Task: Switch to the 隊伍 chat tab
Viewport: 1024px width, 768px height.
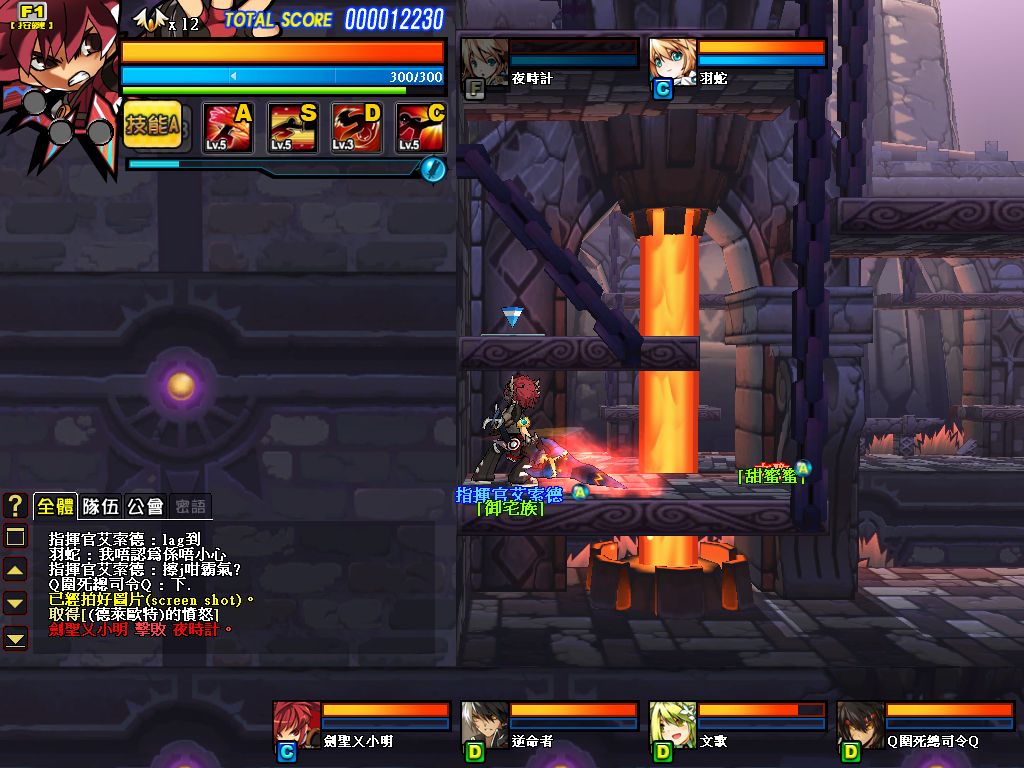Action: pos(100,506)
